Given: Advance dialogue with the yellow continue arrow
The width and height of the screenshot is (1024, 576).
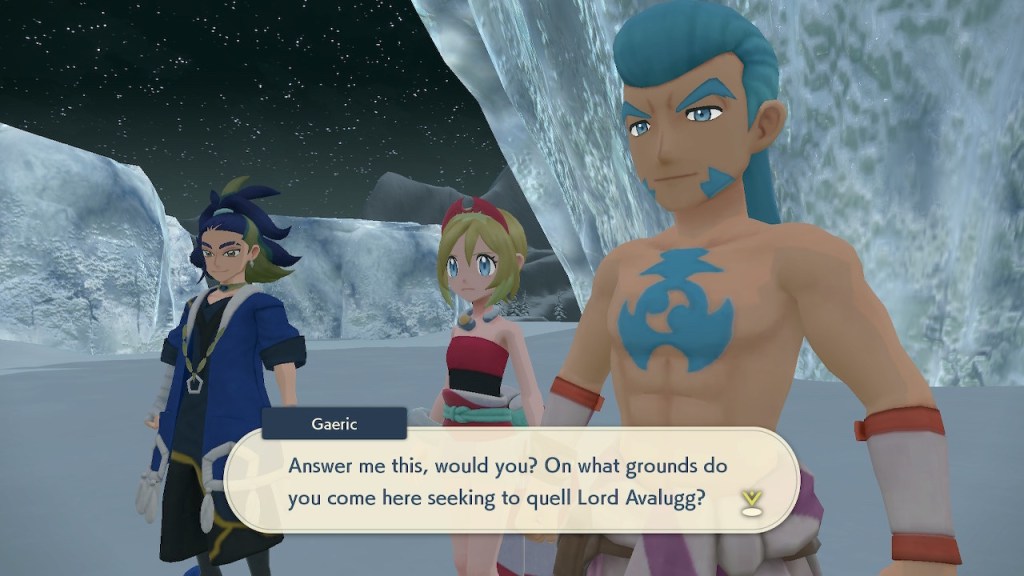Looking at the screenshot, I should pyautogui.click(x=750, y=501).
